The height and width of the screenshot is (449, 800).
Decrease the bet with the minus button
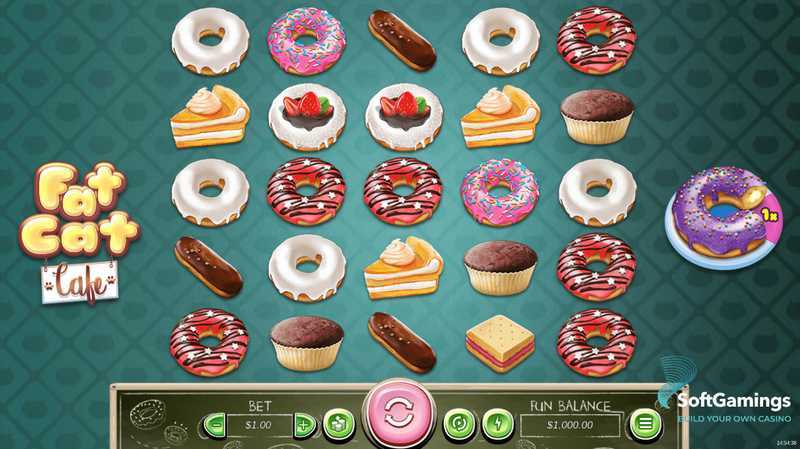tap(214, 424)
